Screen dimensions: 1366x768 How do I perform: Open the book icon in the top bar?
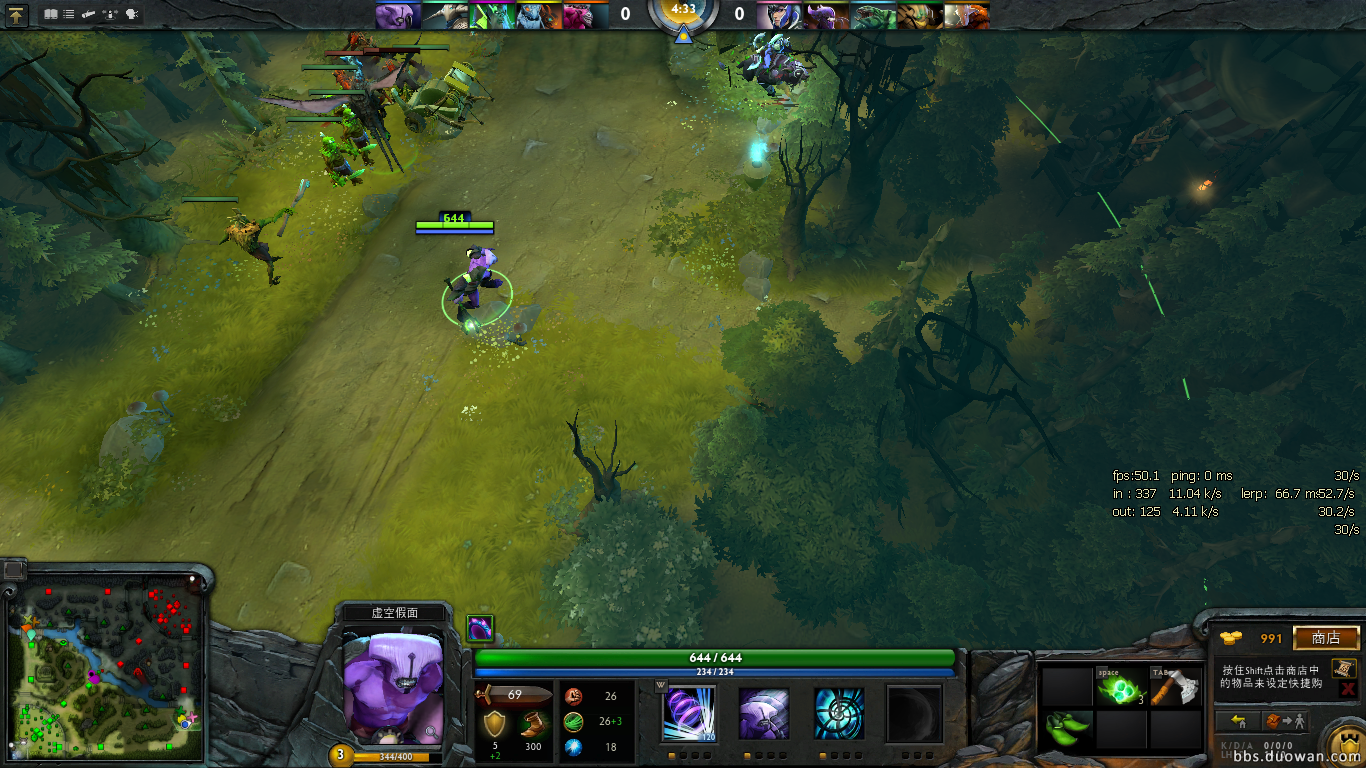click(x=51, y=14)
